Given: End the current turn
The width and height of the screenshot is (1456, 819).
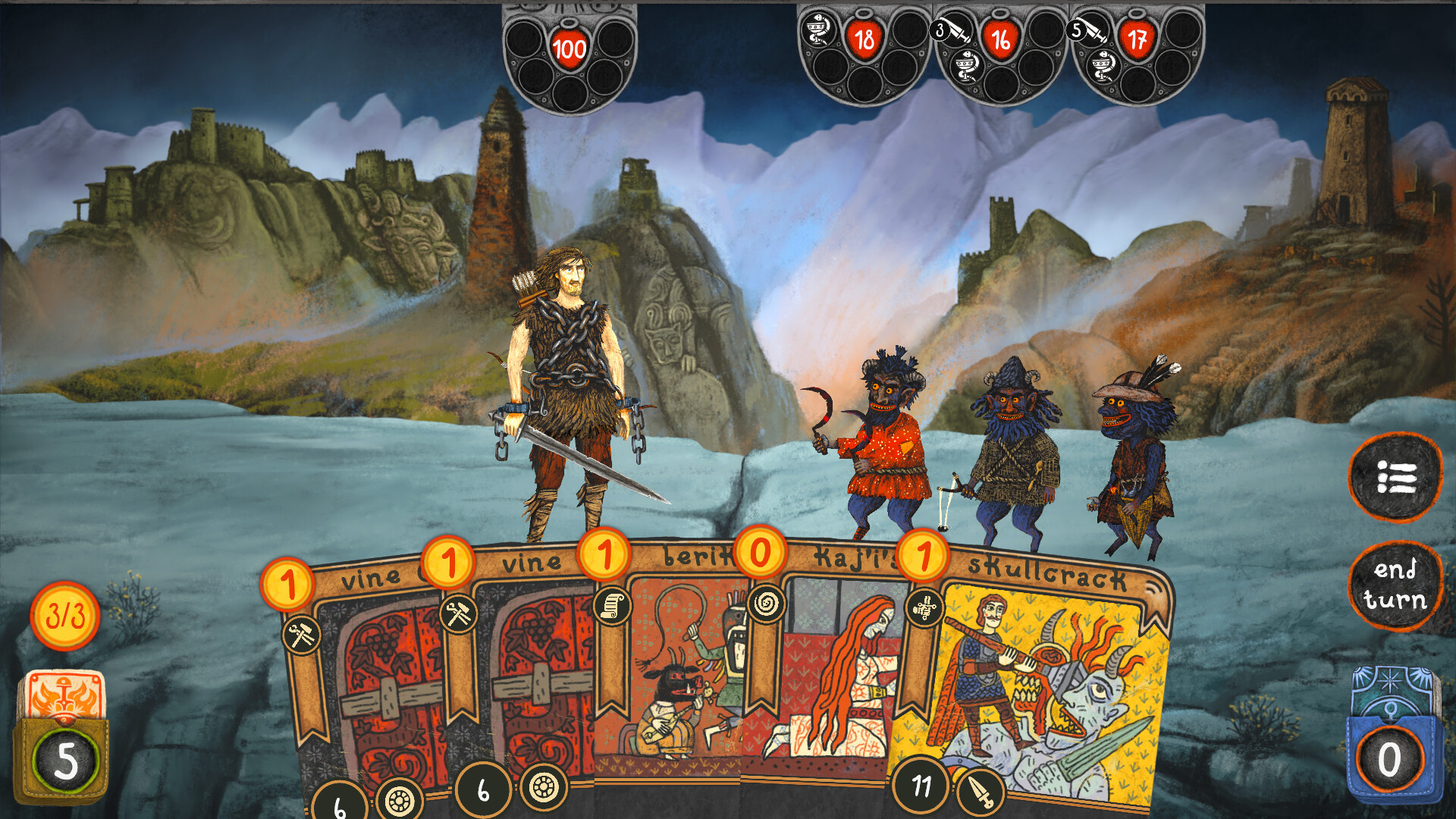Looking at the screenshot, I should pos(1394,585).
